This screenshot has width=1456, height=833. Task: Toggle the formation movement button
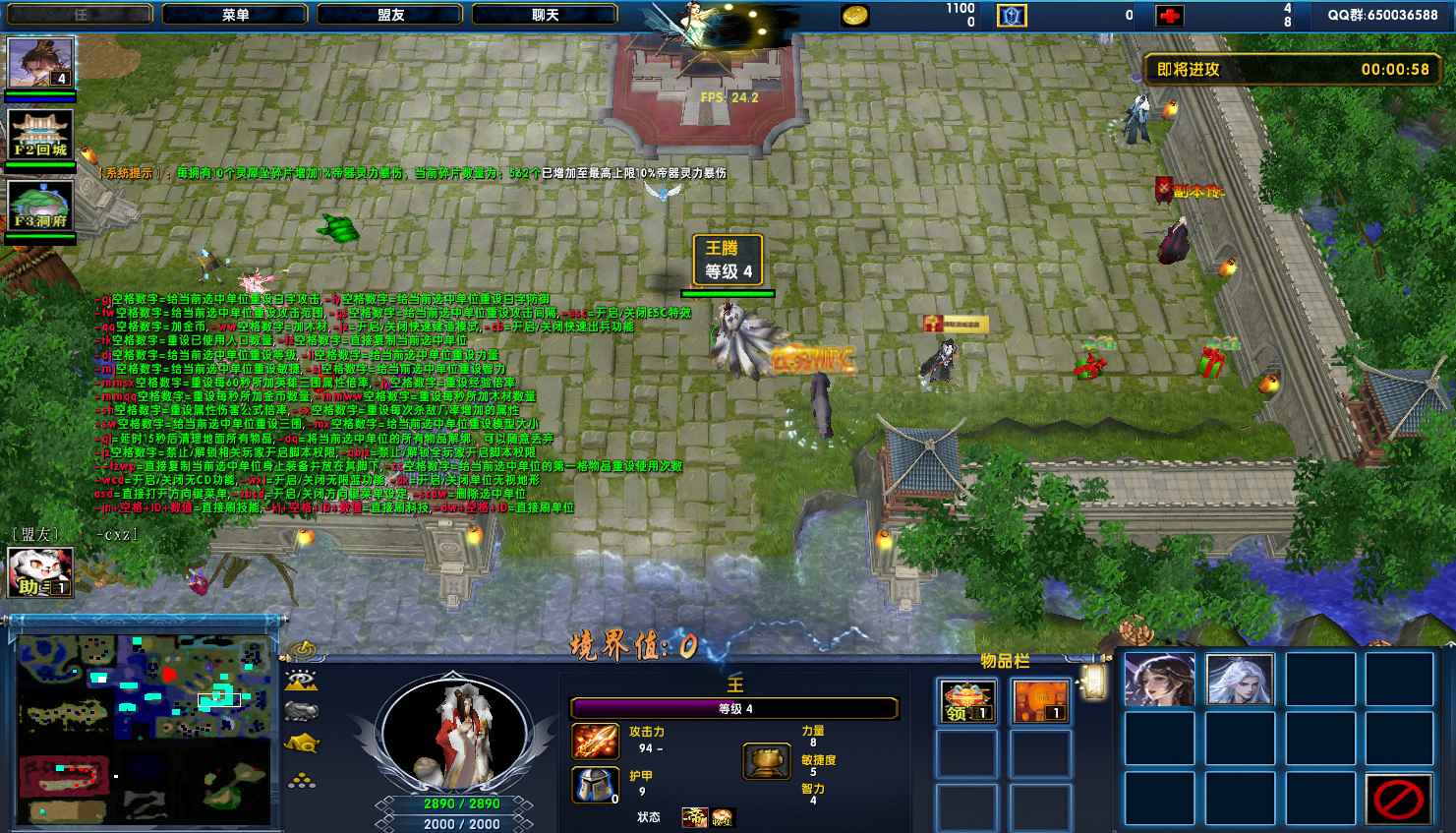click(302, 780)
